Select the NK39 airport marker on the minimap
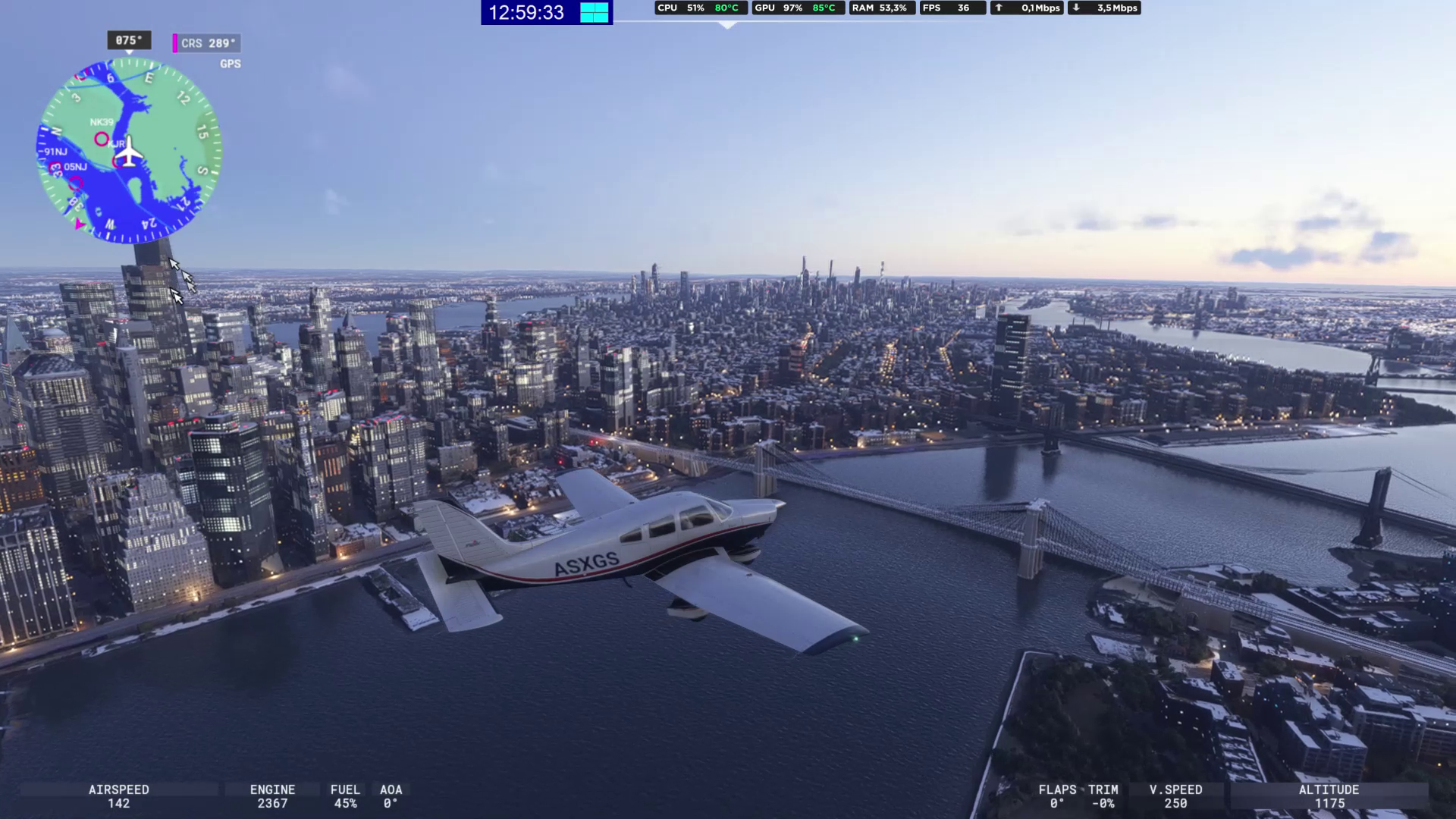 102,138
